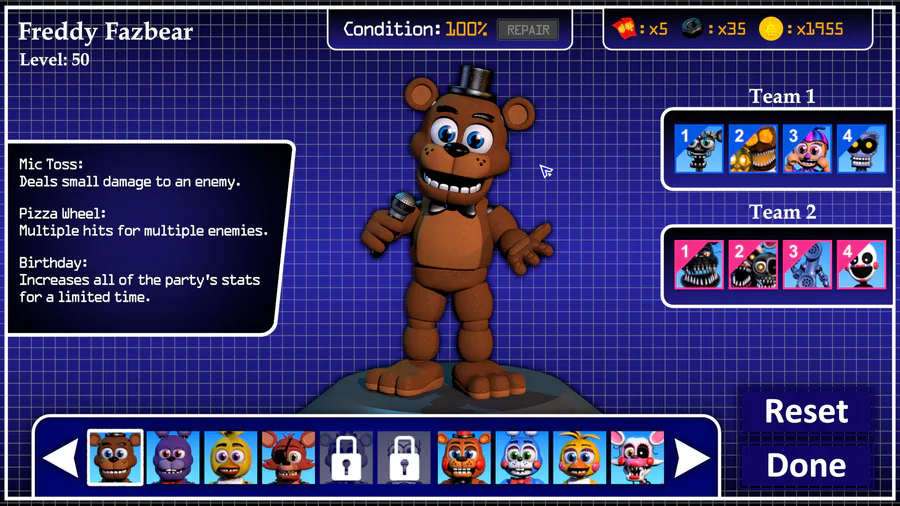
Task: Click the Reset button
Action: pyautogui.click(x=806, y=411)
